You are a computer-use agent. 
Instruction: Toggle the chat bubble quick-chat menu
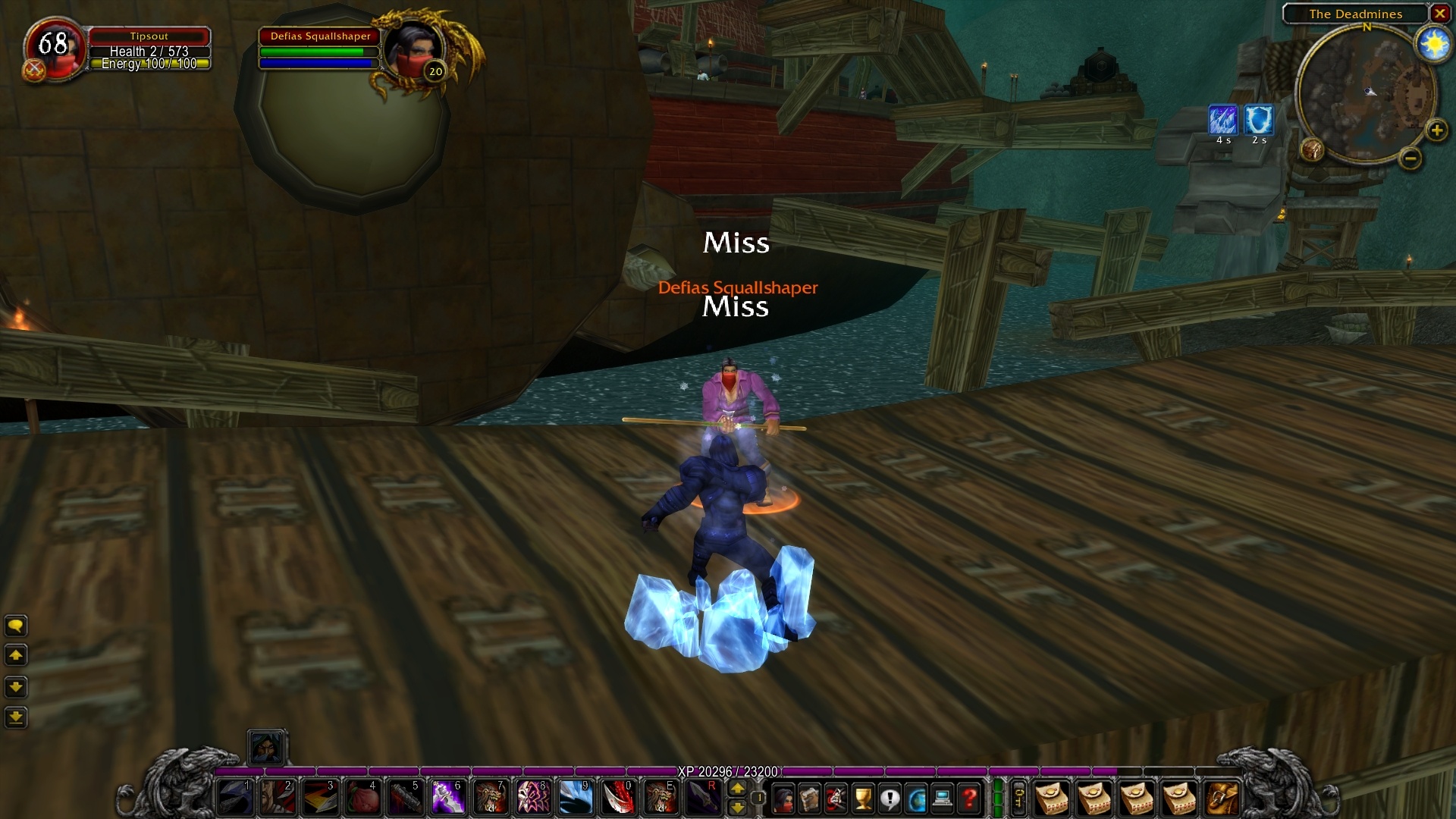16,626
